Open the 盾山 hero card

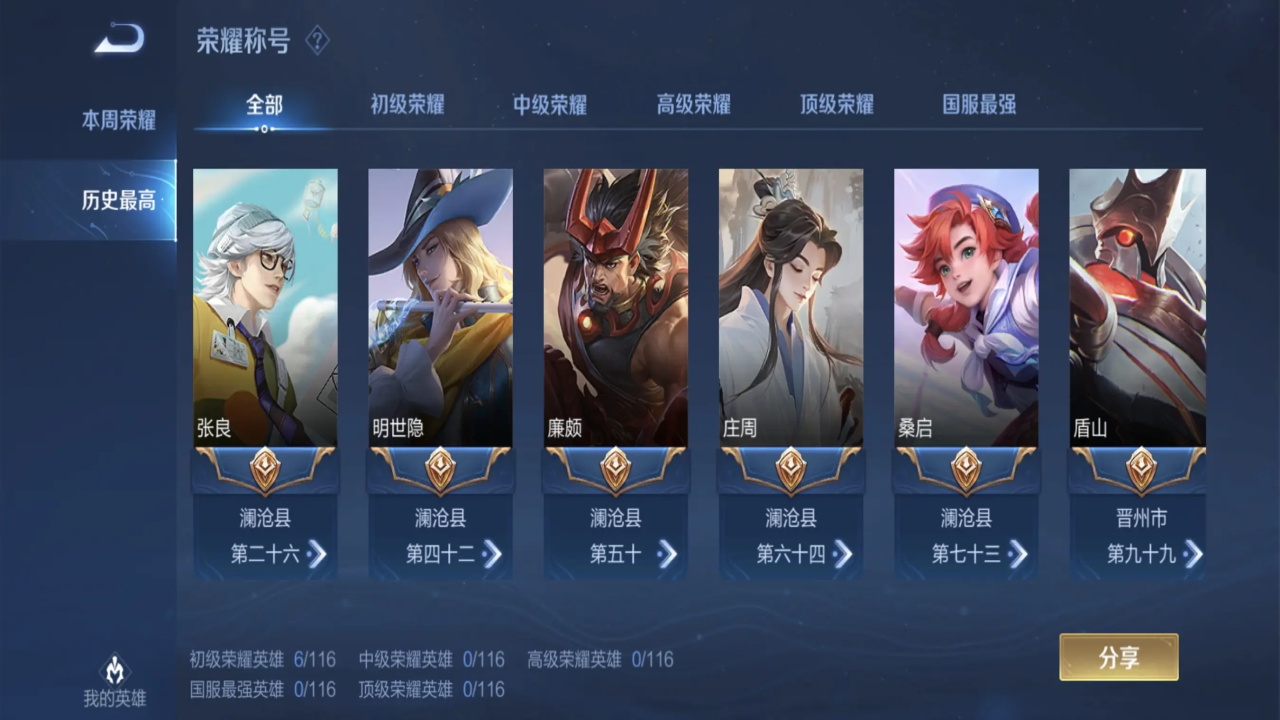coord(1137,307)
